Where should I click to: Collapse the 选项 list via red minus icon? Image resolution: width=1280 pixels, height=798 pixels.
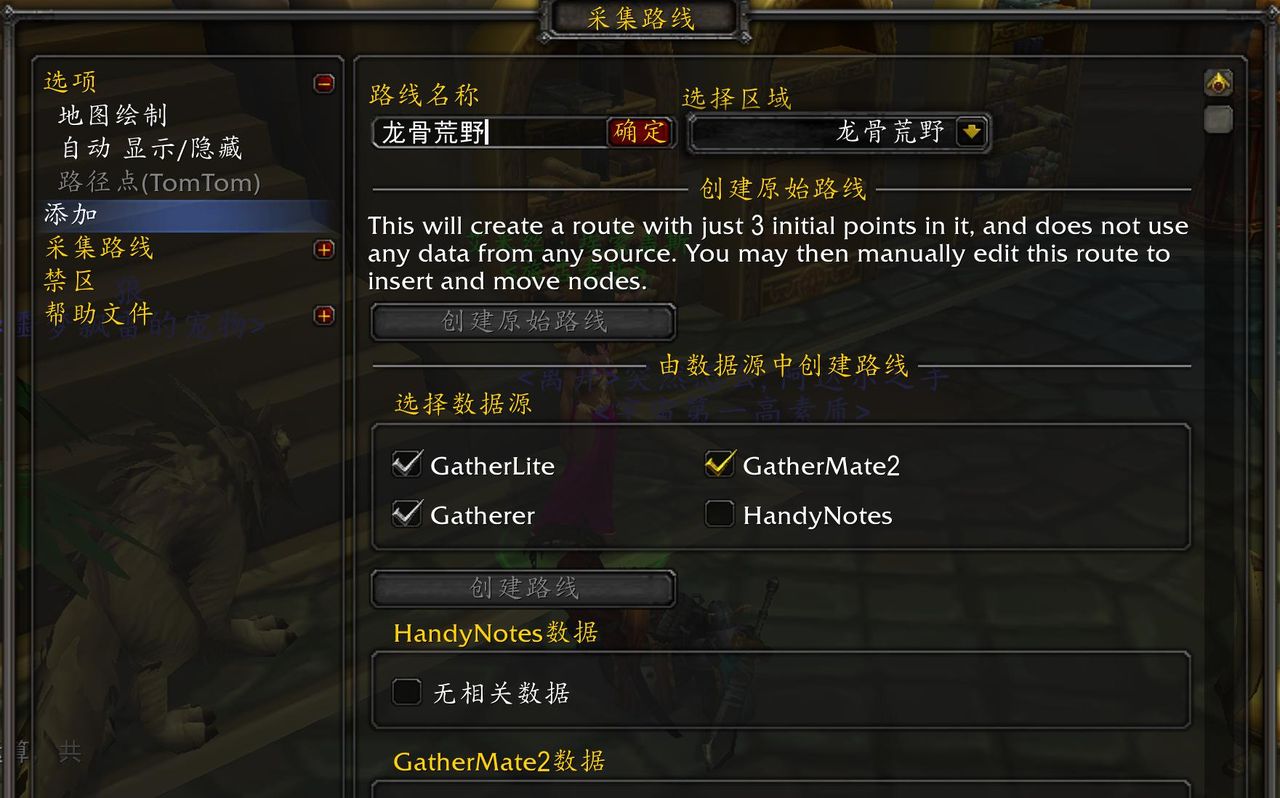pos(323,85)
